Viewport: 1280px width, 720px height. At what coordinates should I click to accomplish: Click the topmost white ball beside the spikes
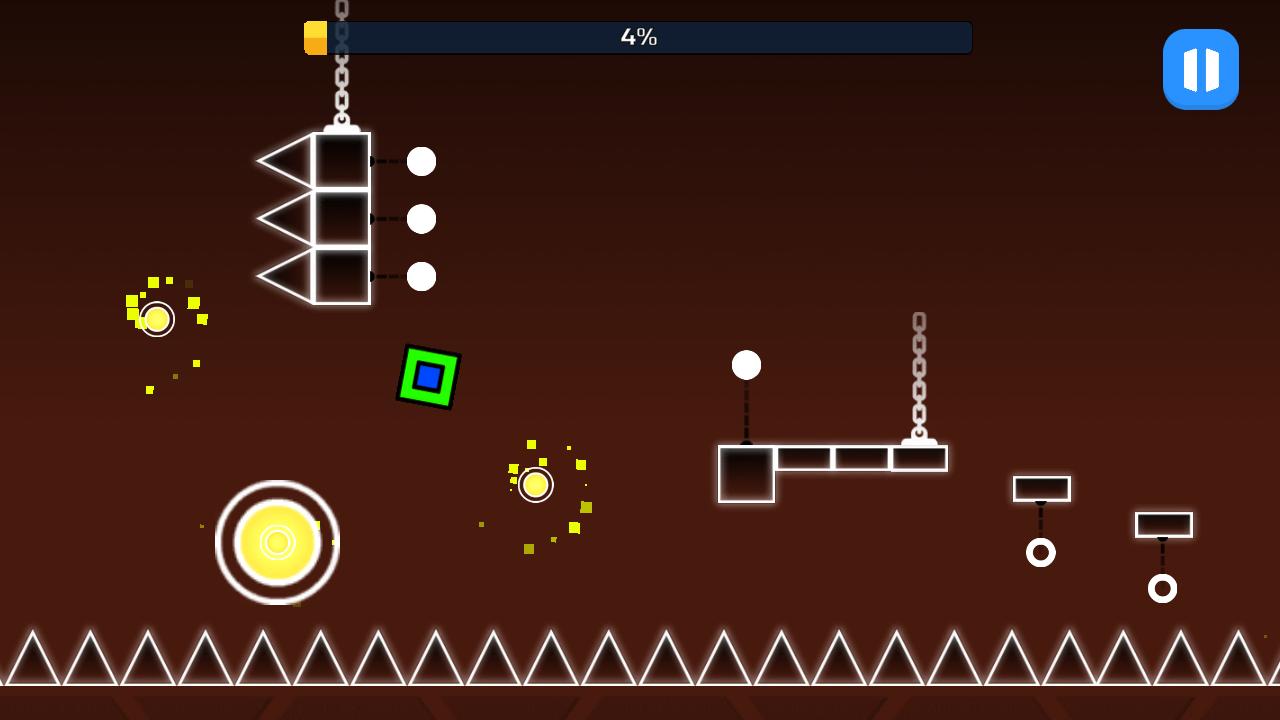click(421, 161)
